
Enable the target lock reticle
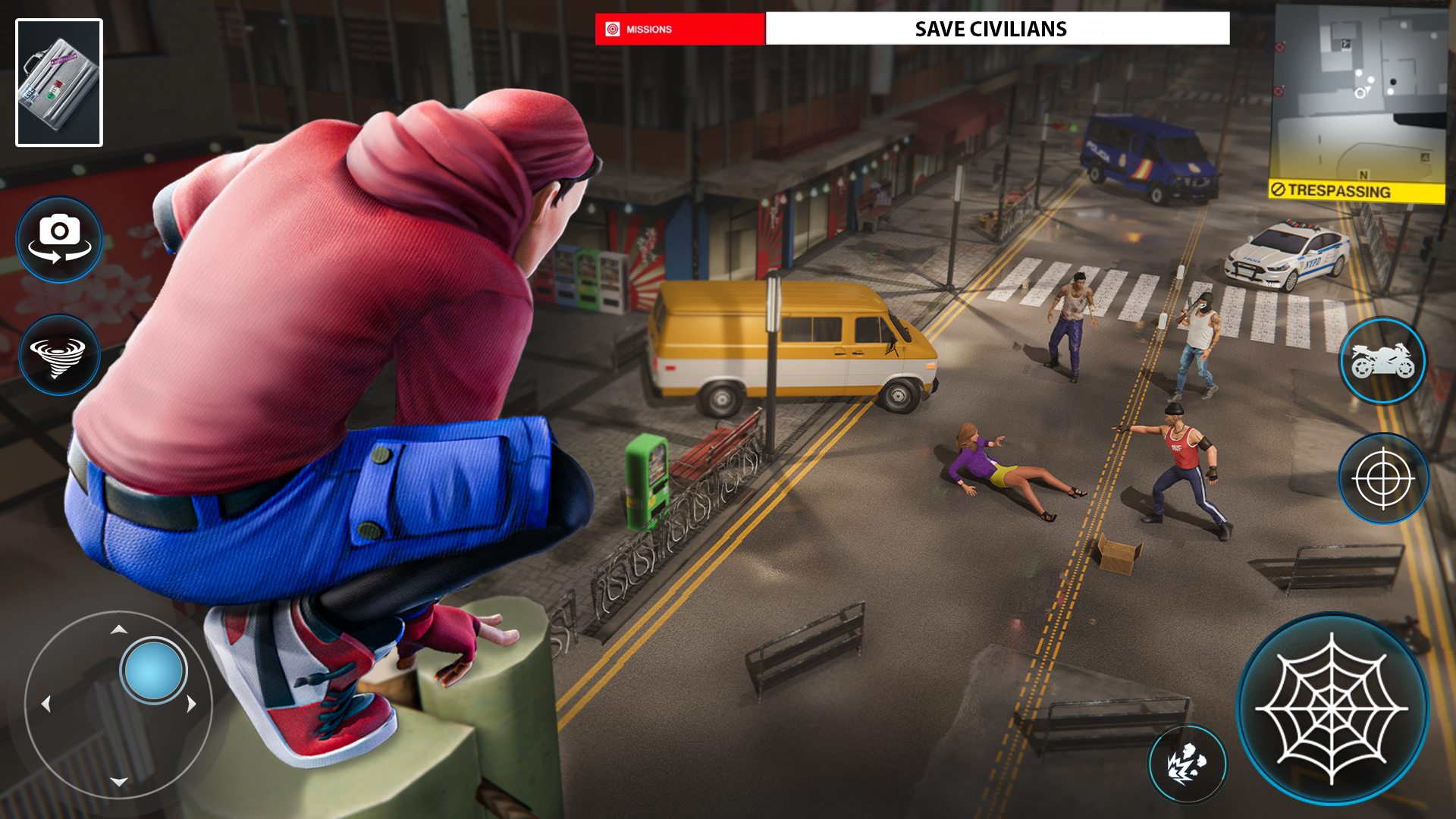pos(1383,479)
